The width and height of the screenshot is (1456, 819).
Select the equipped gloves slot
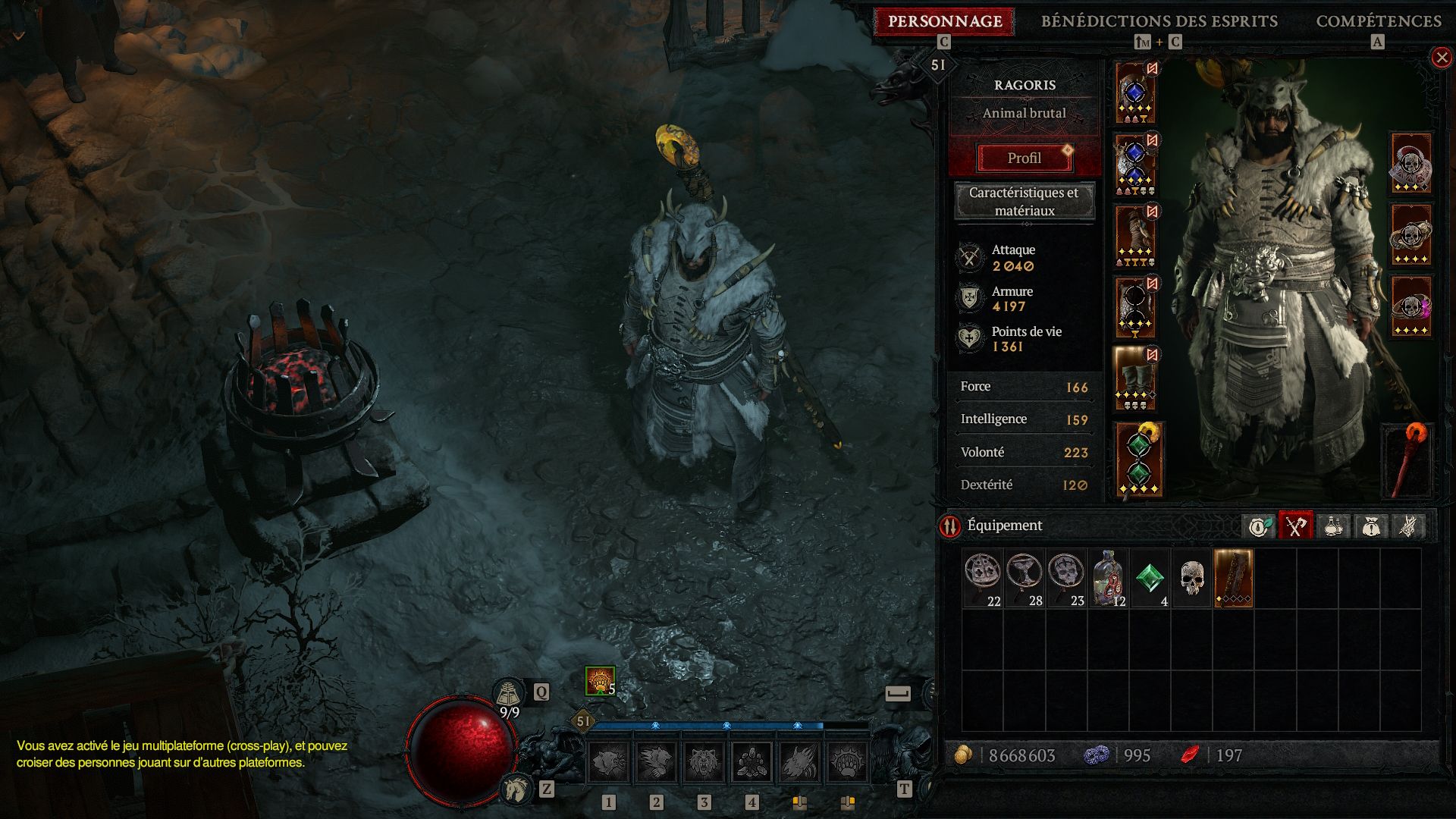[x=1135, y=236]
